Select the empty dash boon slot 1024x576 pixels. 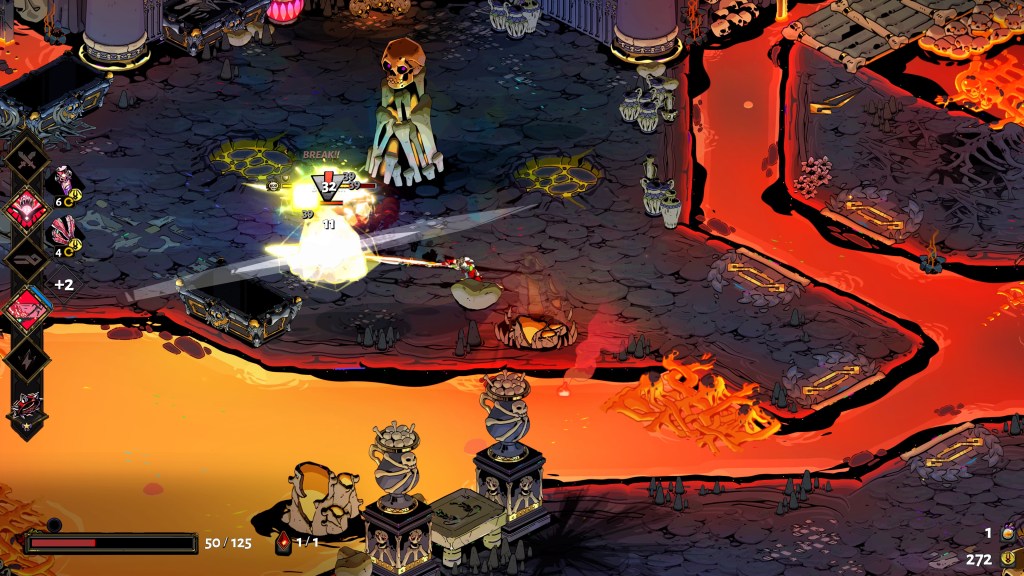pos(27,257)
